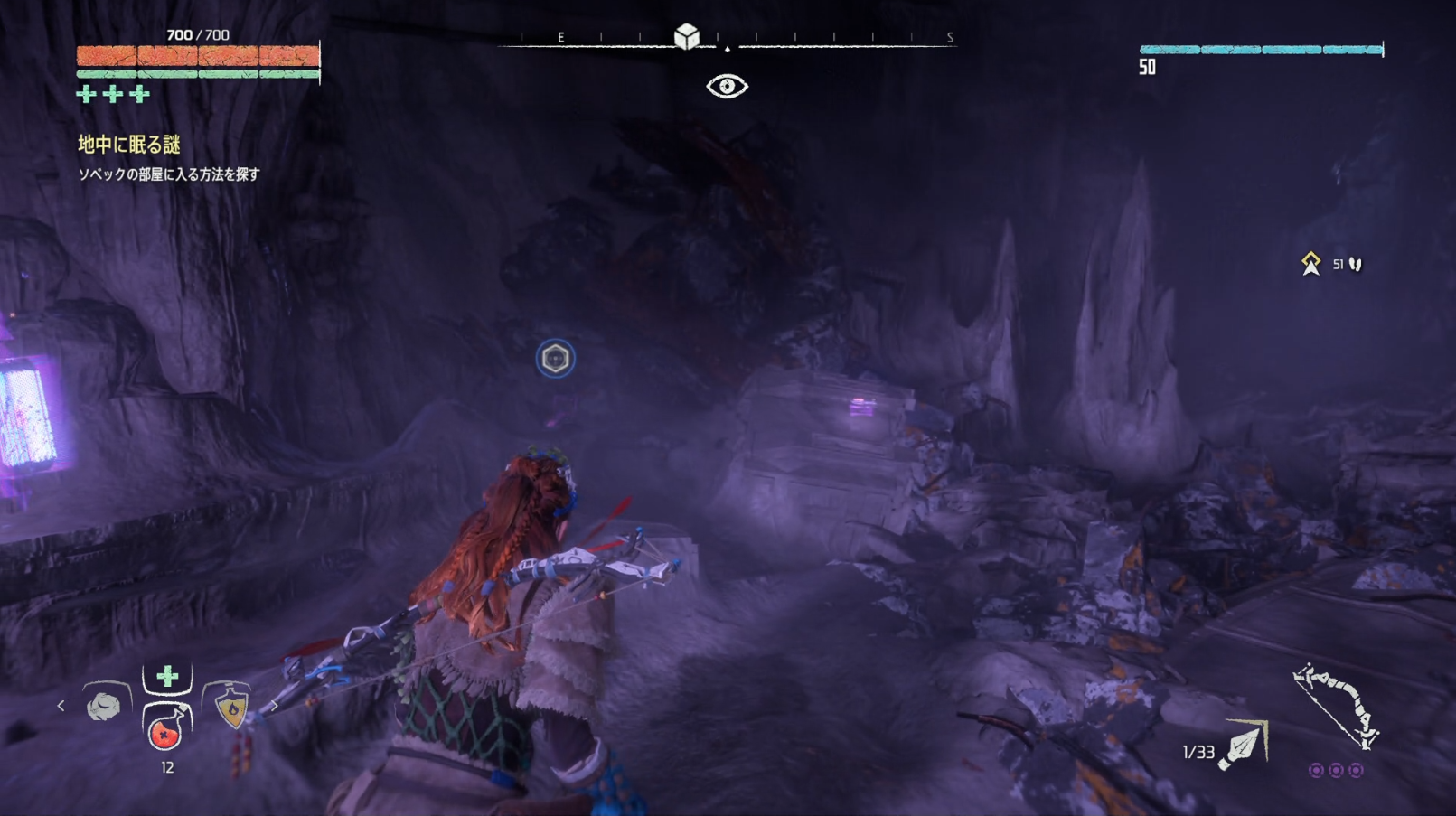This screenshot has width=1456, height=816.
Task: Click the hexagonal objective waypoint marker
Action: pyautogui.click(x=555, y=359)
